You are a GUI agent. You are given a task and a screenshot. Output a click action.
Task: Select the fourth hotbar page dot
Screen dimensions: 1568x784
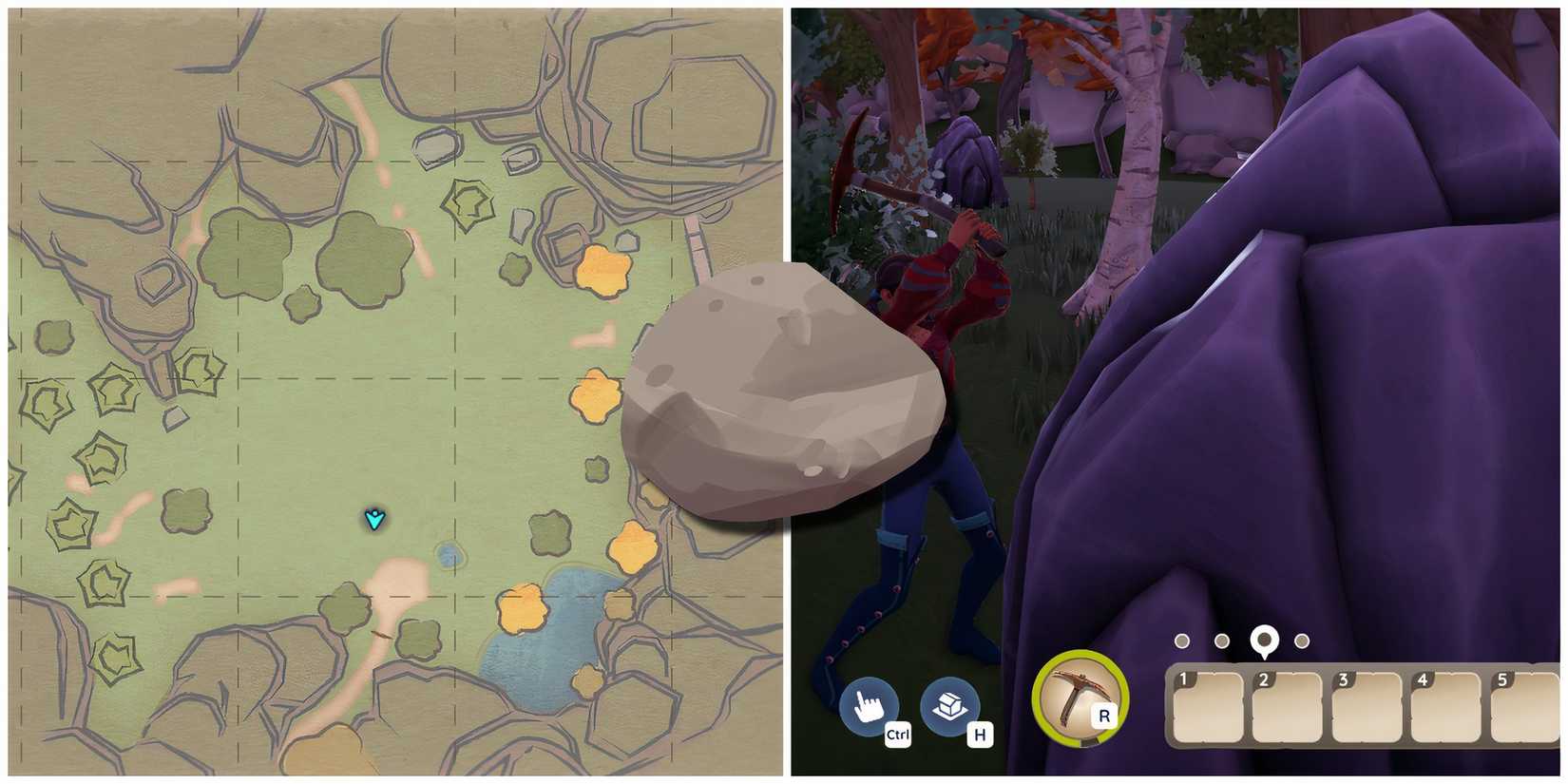click(1299, 640)
